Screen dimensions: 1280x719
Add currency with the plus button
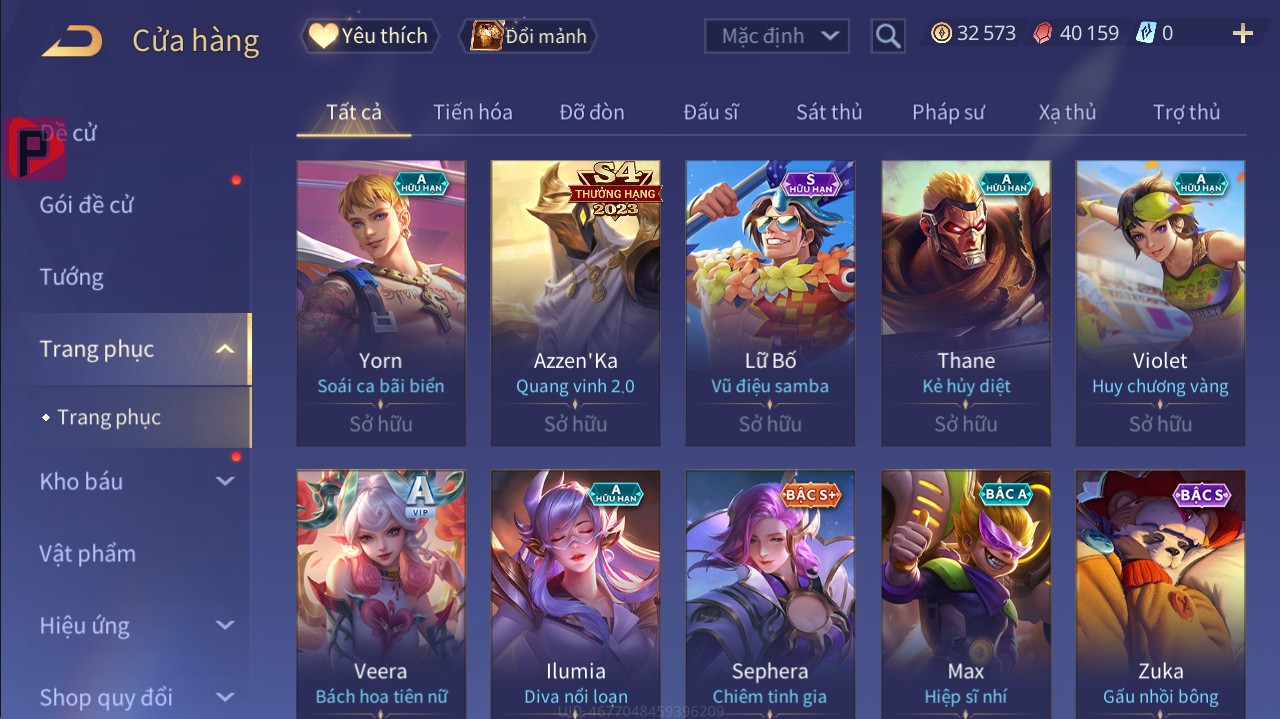point(1242,34)
